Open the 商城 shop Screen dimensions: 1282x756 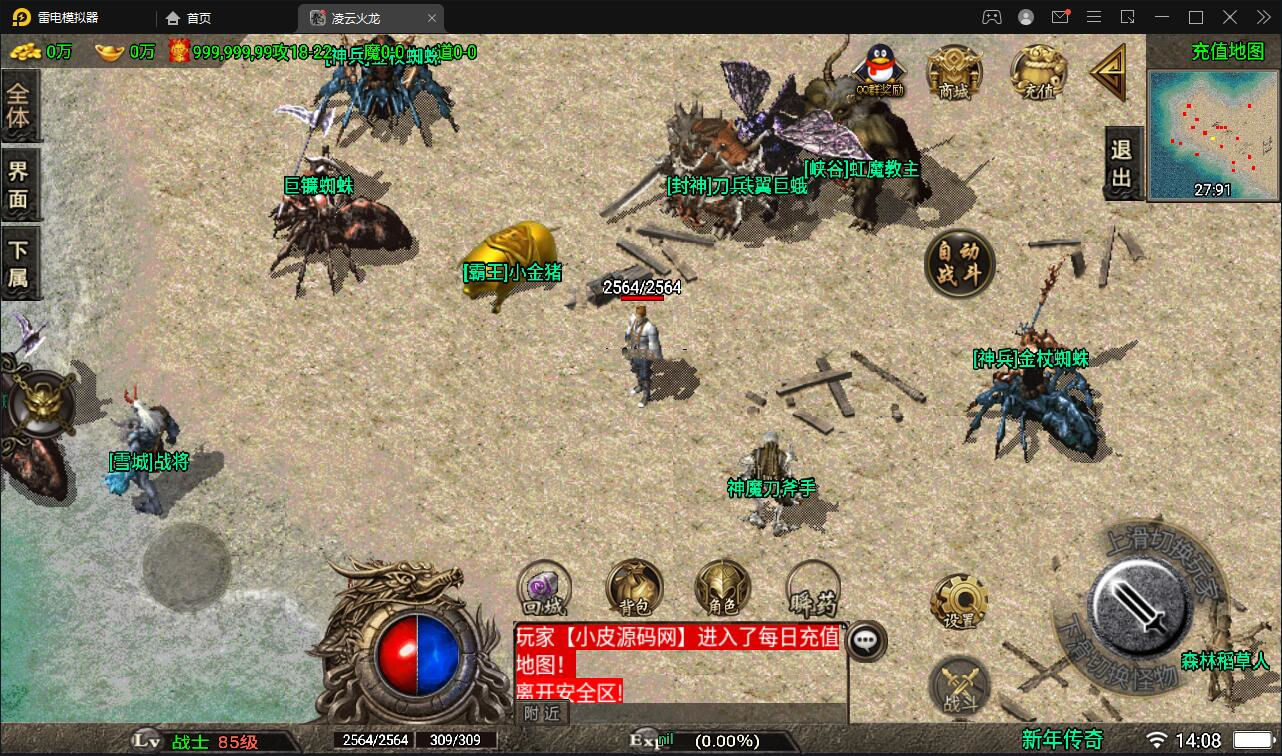coord(954,72)
